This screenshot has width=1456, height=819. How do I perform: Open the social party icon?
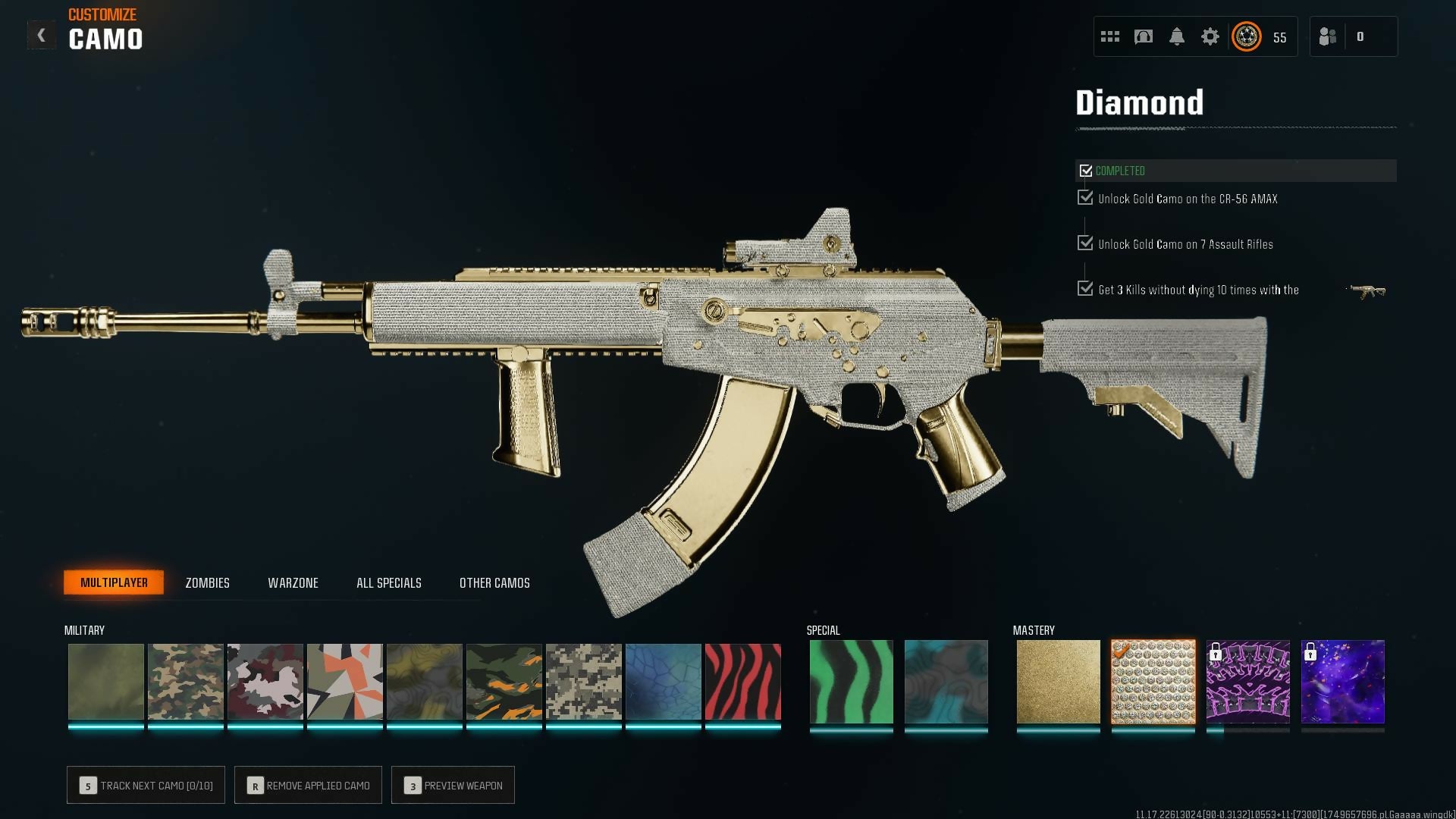pos(1328,36)
